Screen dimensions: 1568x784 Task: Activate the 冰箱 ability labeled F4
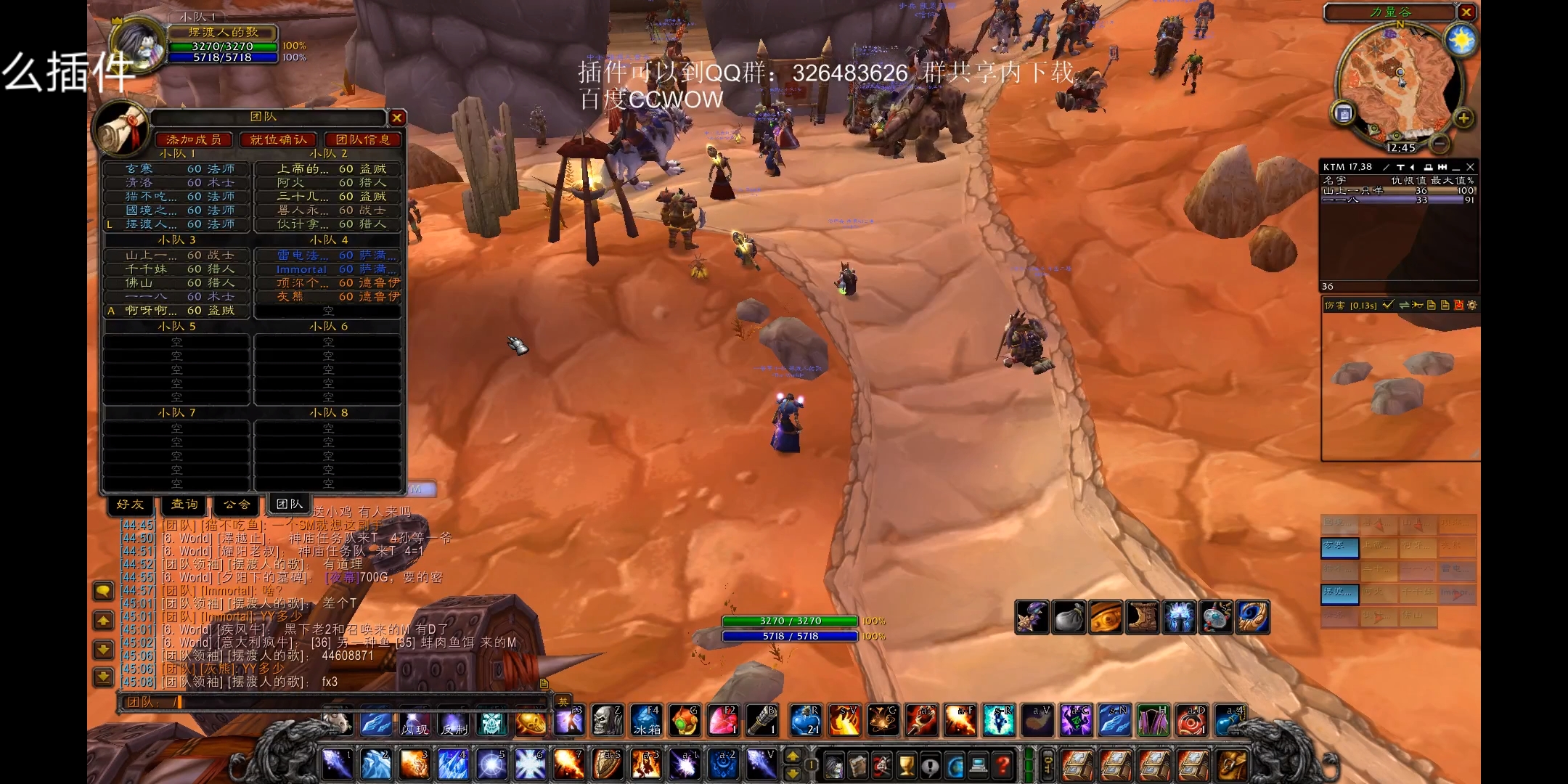tap(646, 721)
